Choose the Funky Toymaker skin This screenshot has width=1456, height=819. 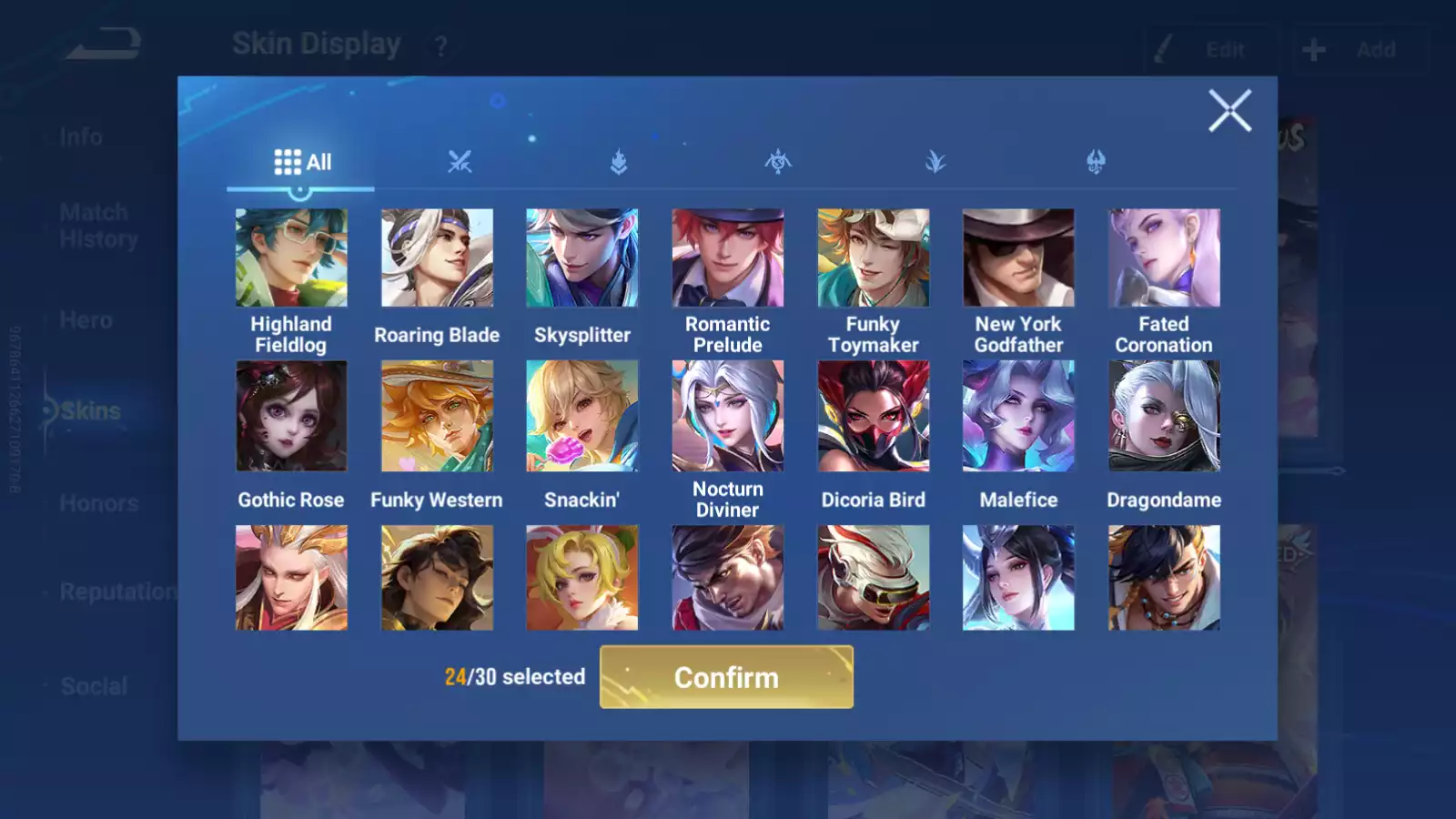(874, 258)
